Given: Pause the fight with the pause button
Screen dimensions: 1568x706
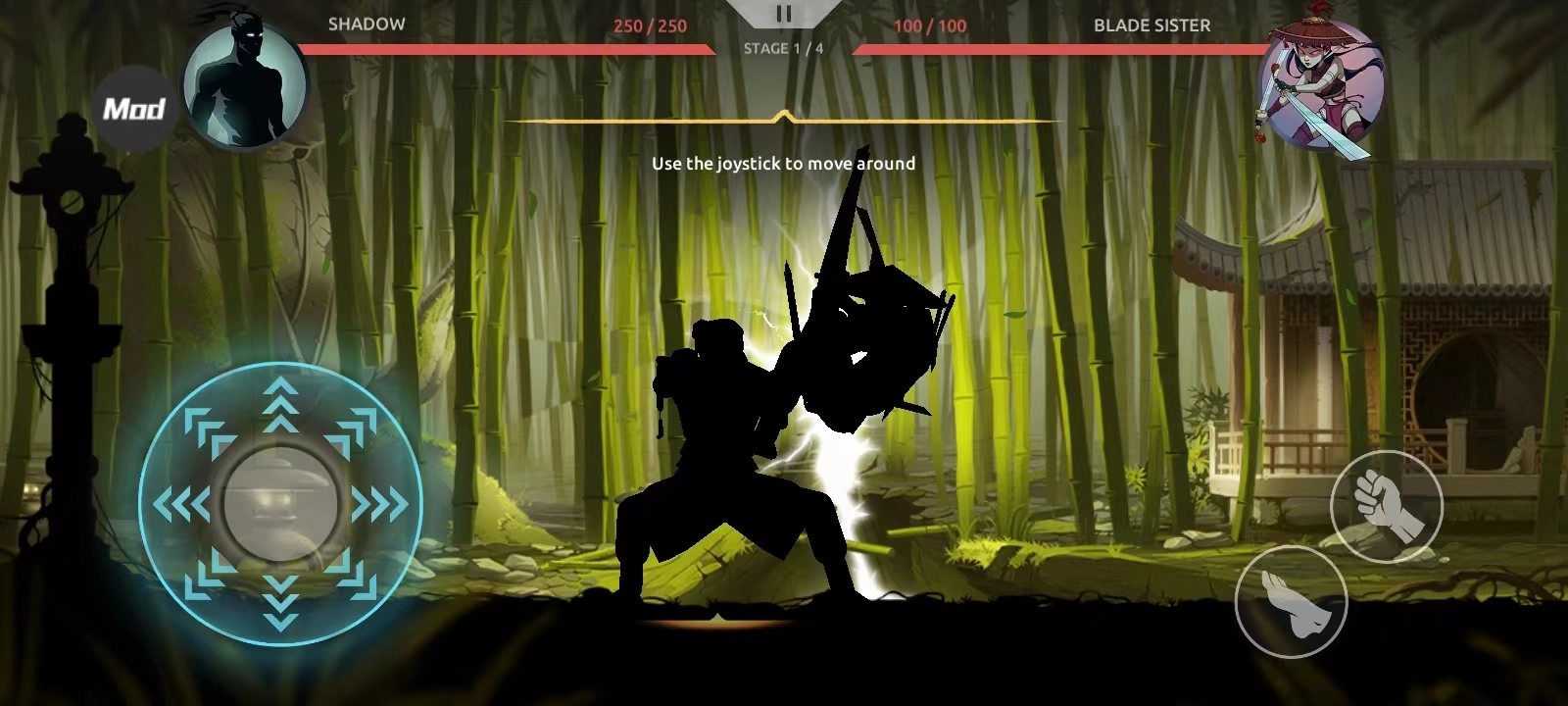Looking at the screenshot, I should point(783,14).
